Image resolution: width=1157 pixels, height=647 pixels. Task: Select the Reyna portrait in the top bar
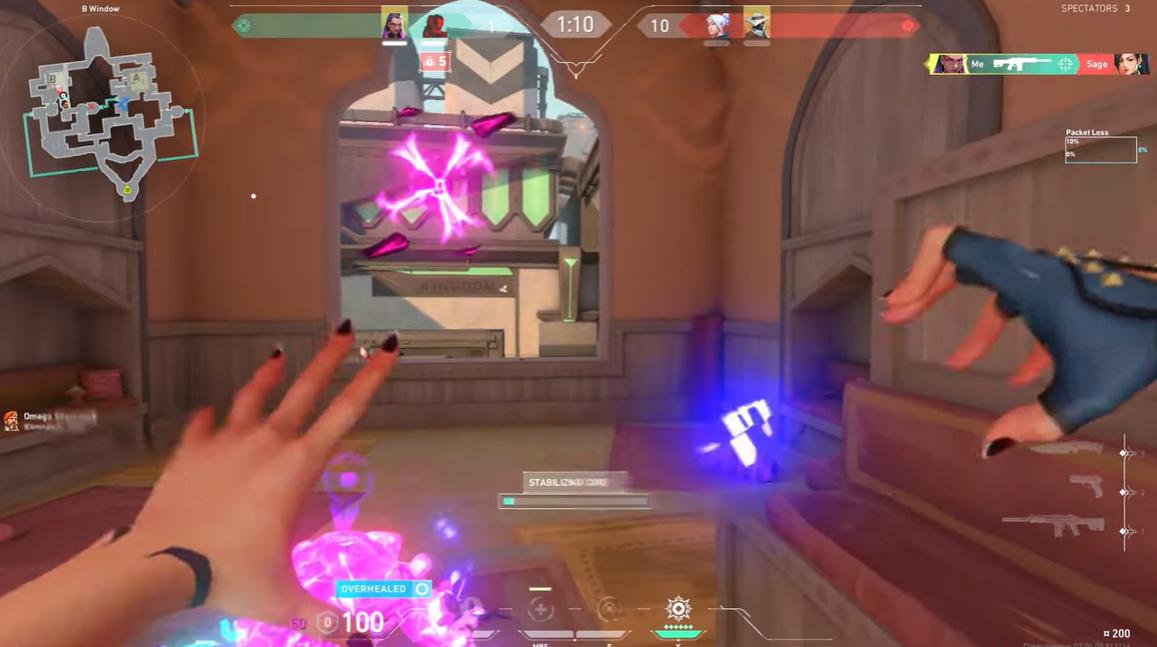(x=395, y=25)
